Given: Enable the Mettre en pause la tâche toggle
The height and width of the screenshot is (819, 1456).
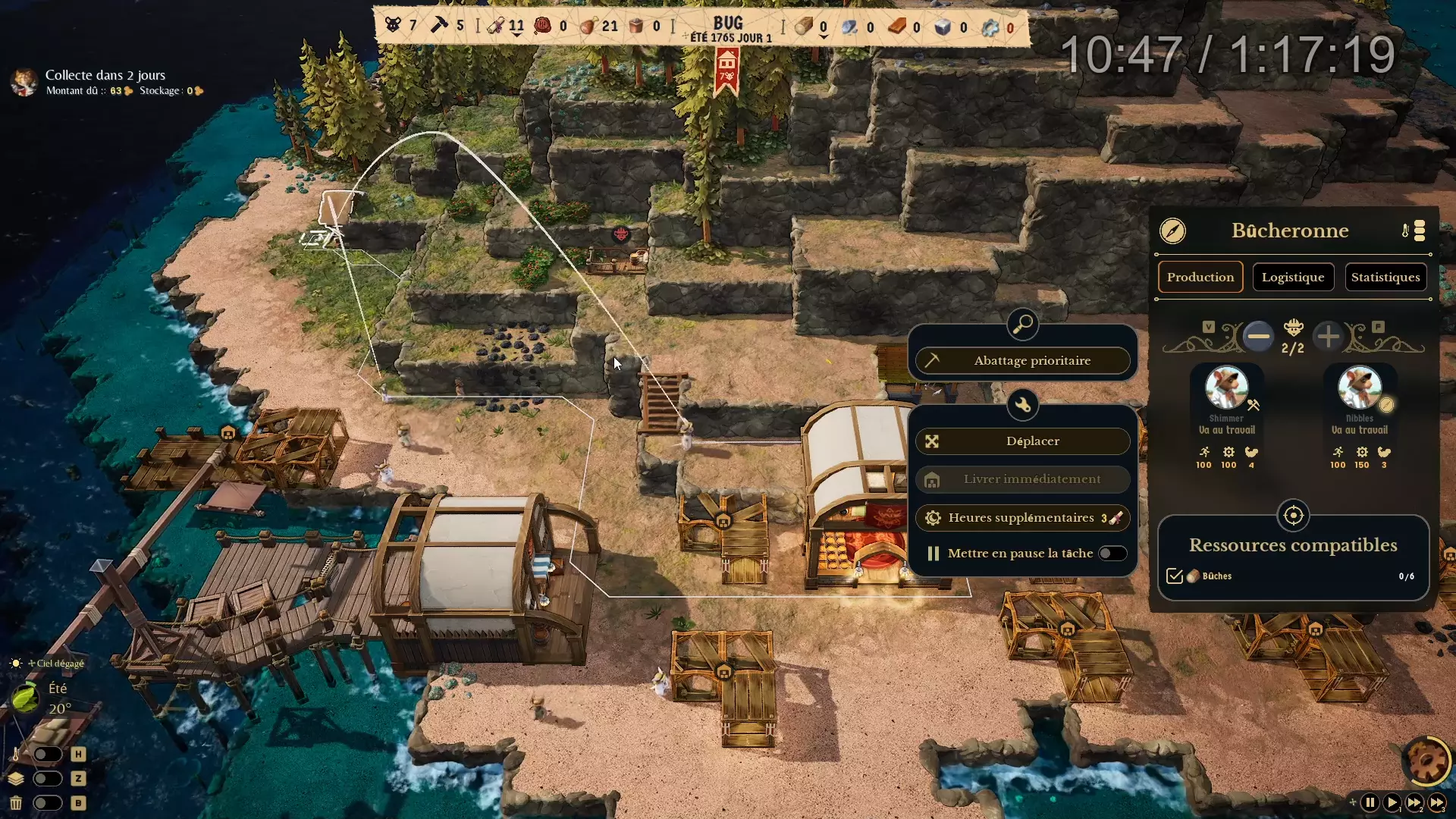Looking at the screenshot, I should [x=1112, y=553].
